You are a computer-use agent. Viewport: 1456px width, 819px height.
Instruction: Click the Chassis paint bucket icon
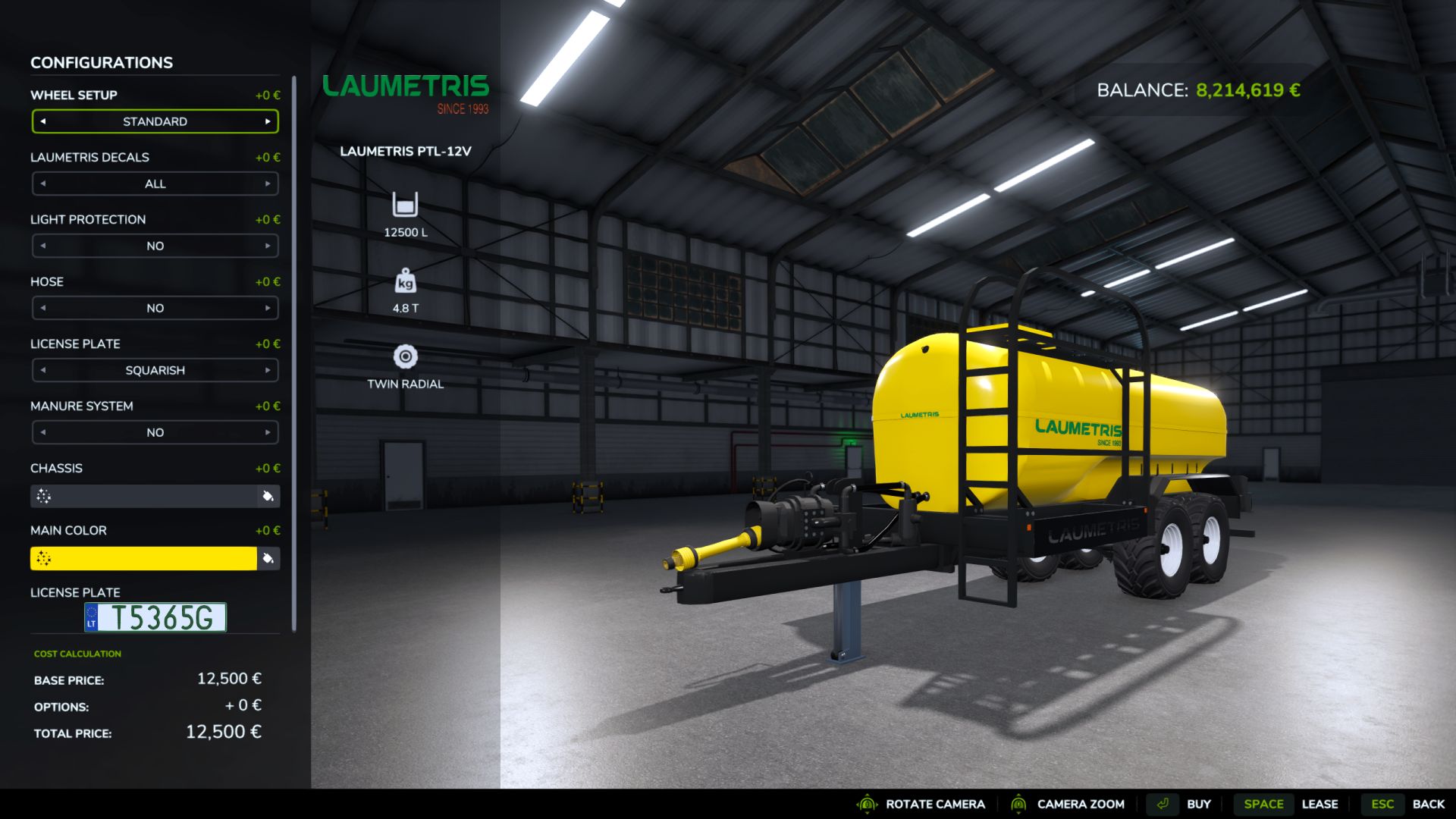tap(268, 496)
